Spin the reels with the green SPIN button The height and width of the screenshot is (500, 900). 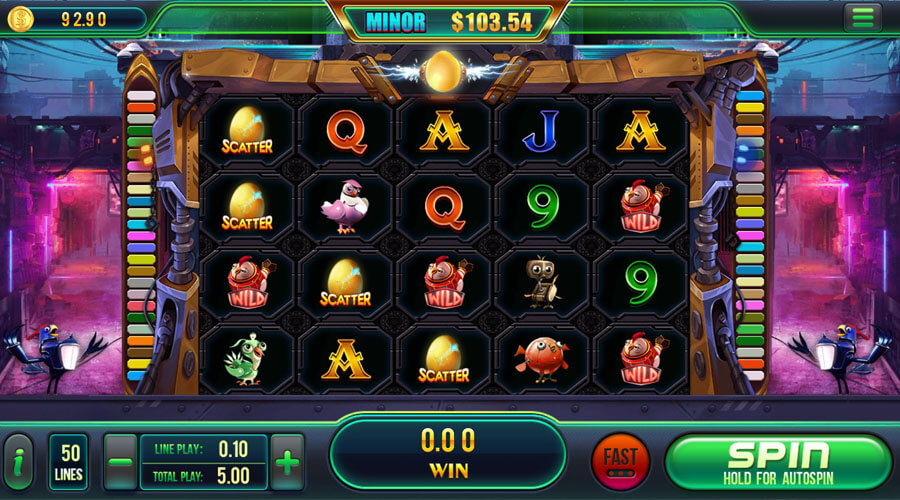tap(778, 461)
